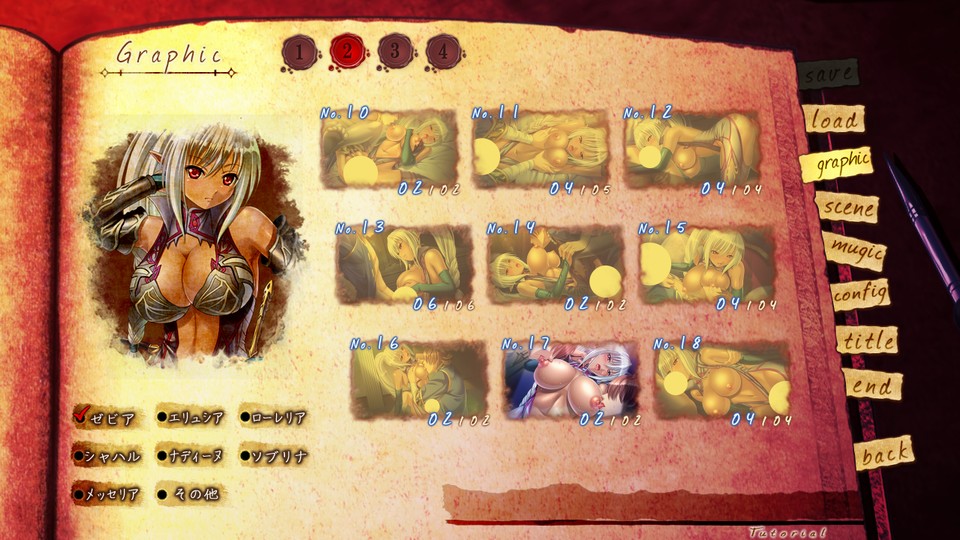Open gallery page 3
This screenshot has width=960, height=540.
click(395, 51)
